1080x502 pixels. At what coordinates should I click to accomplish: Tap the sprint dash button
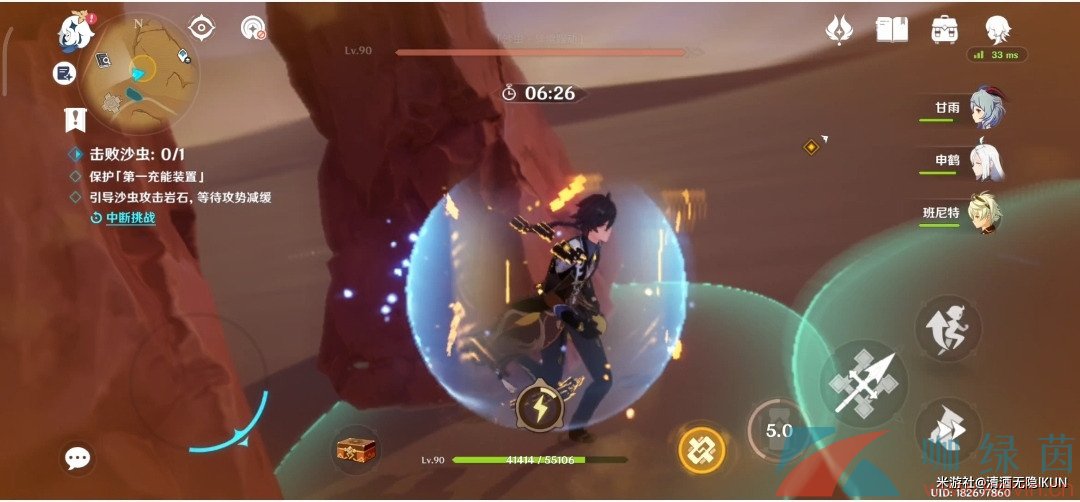pyautogui.click(x=946, y=428)
